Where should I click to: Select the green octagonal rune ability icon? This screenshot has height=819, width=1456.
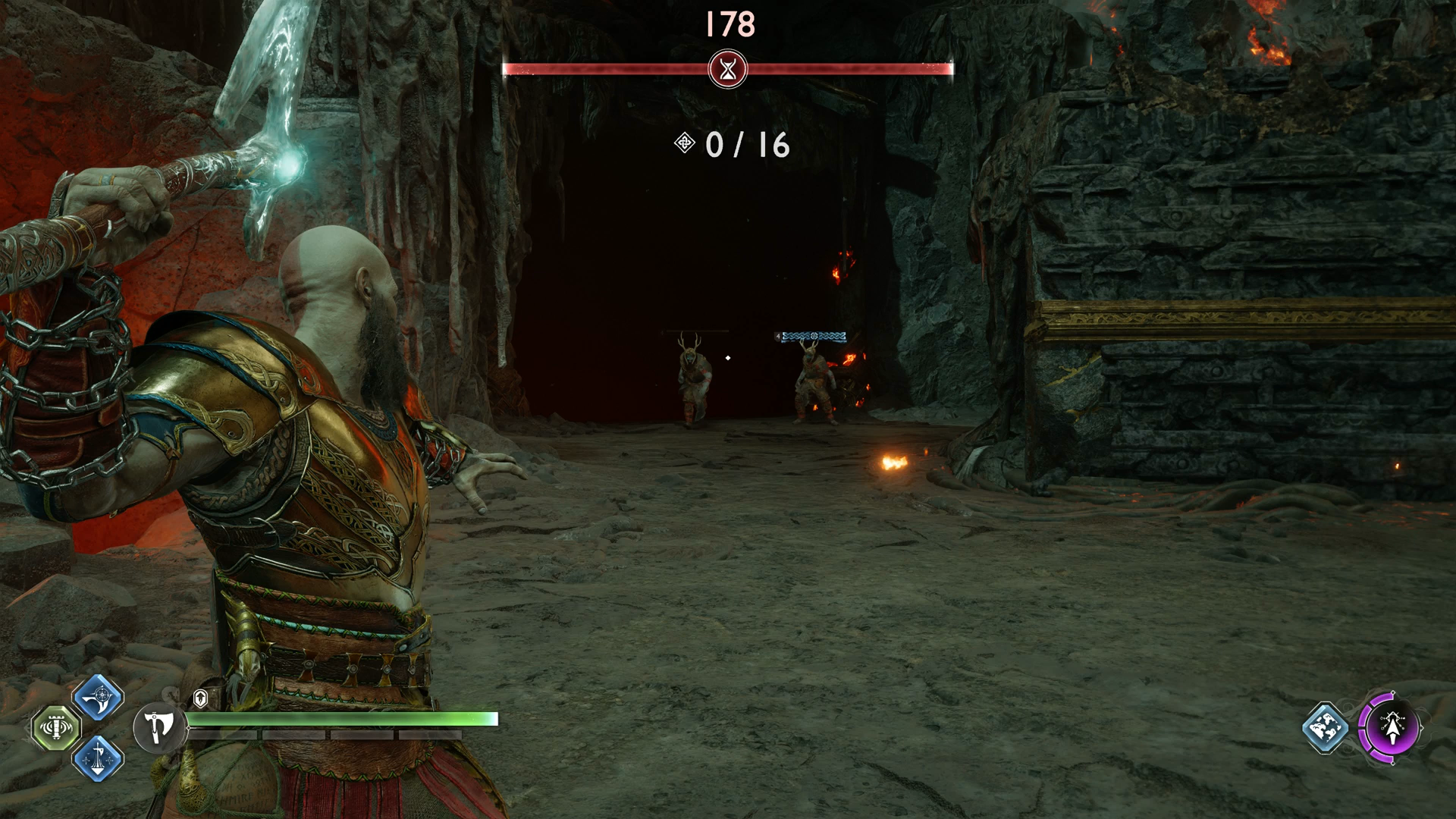tap(56, 729)
